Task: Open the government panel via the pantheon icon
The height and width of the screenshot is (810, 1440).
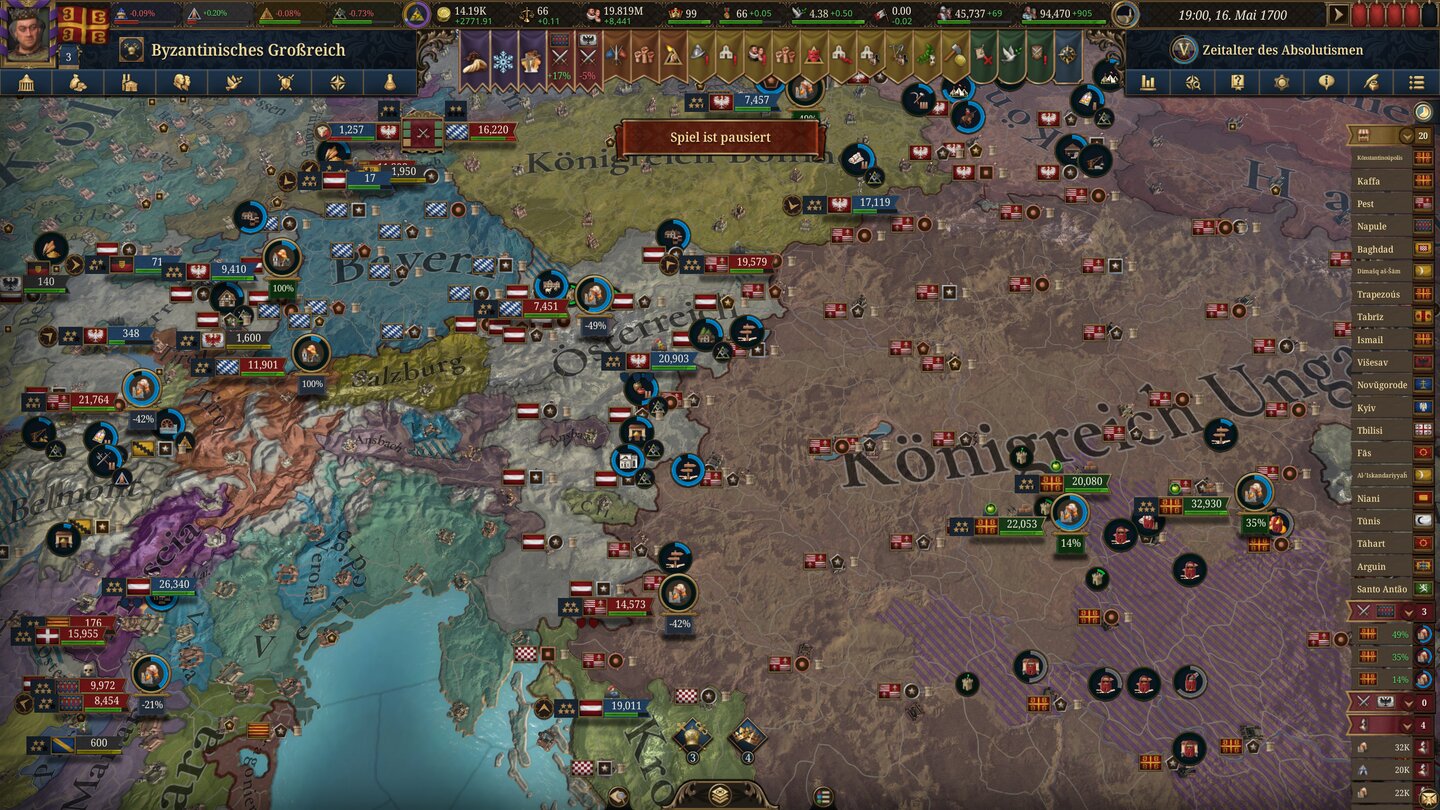Action: 26,82
